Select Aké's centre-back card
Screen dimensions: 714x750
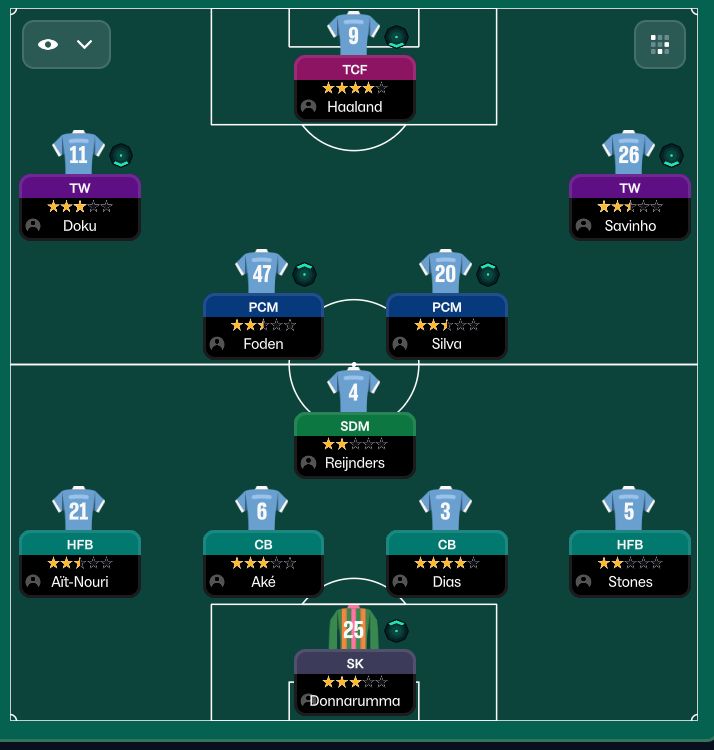(263, 563)
